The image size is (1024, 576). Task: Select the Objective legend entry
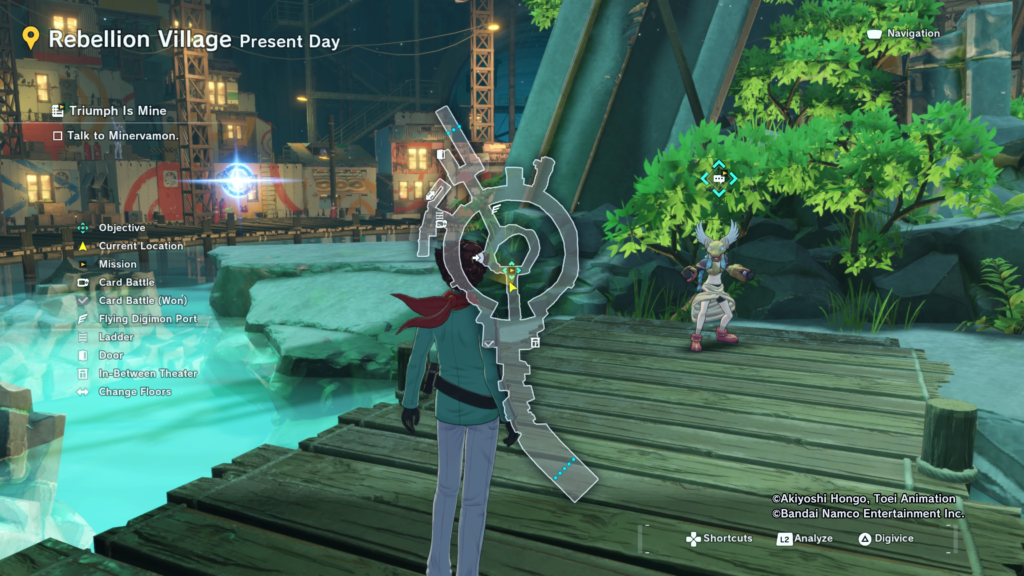click(122, 228)
